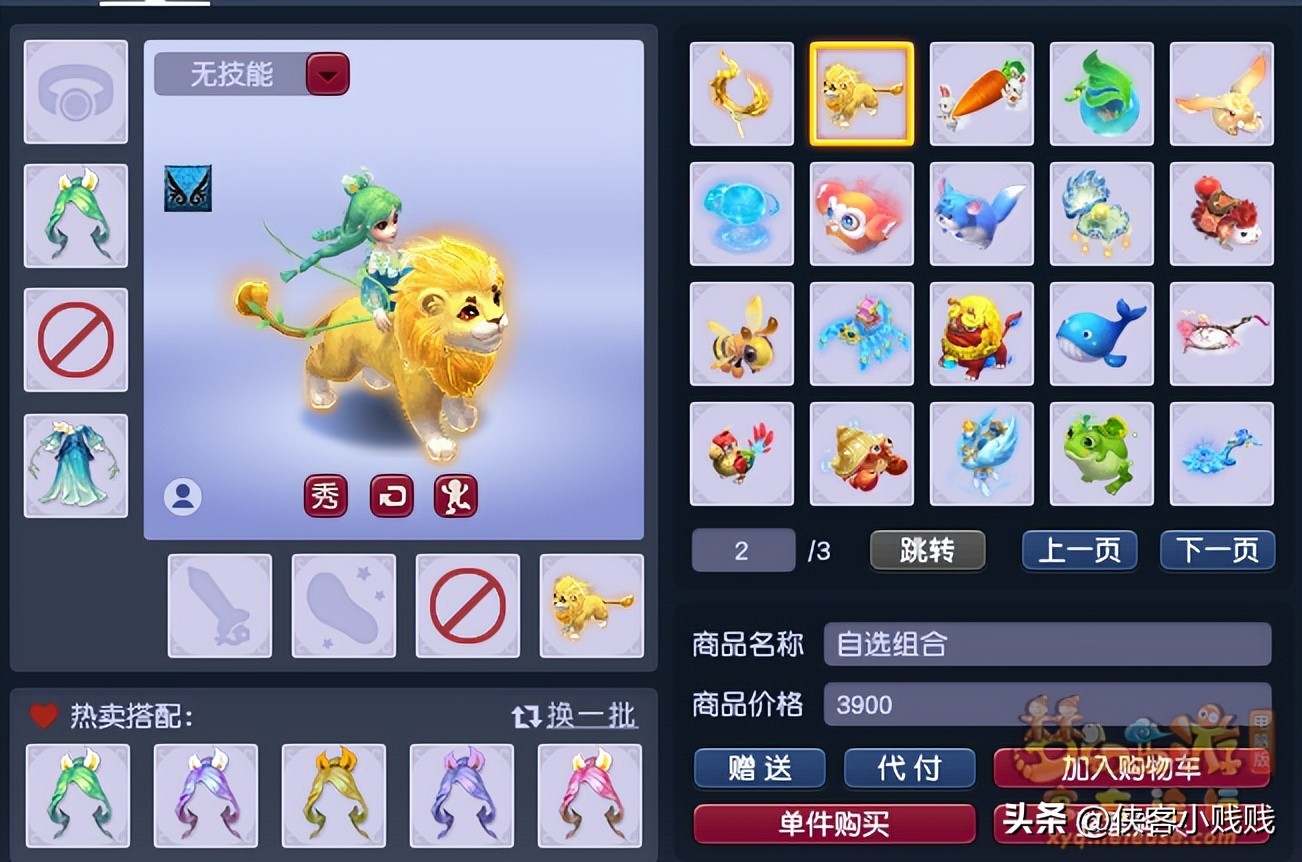The height and width of the screenshot is (862, 1302).
Task: Click the ring accessory slot icon
Action: (76, 91)
